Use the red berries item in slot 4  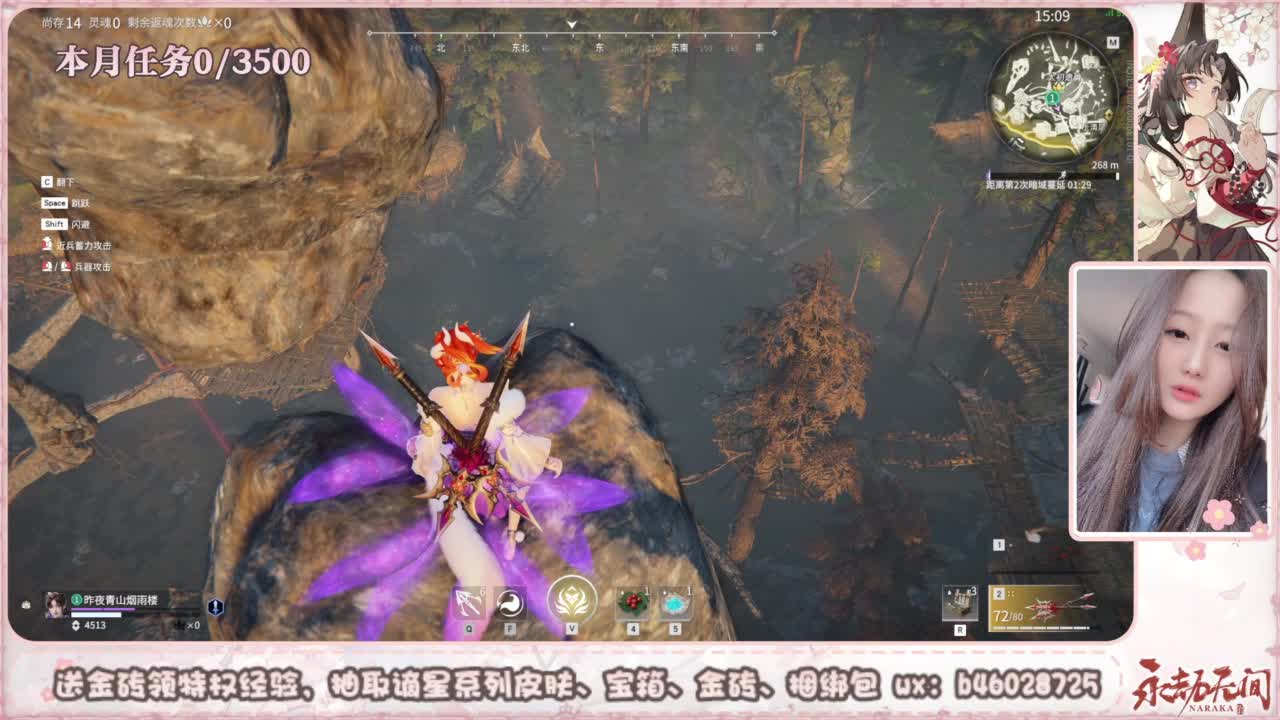[x=632, y=602]
